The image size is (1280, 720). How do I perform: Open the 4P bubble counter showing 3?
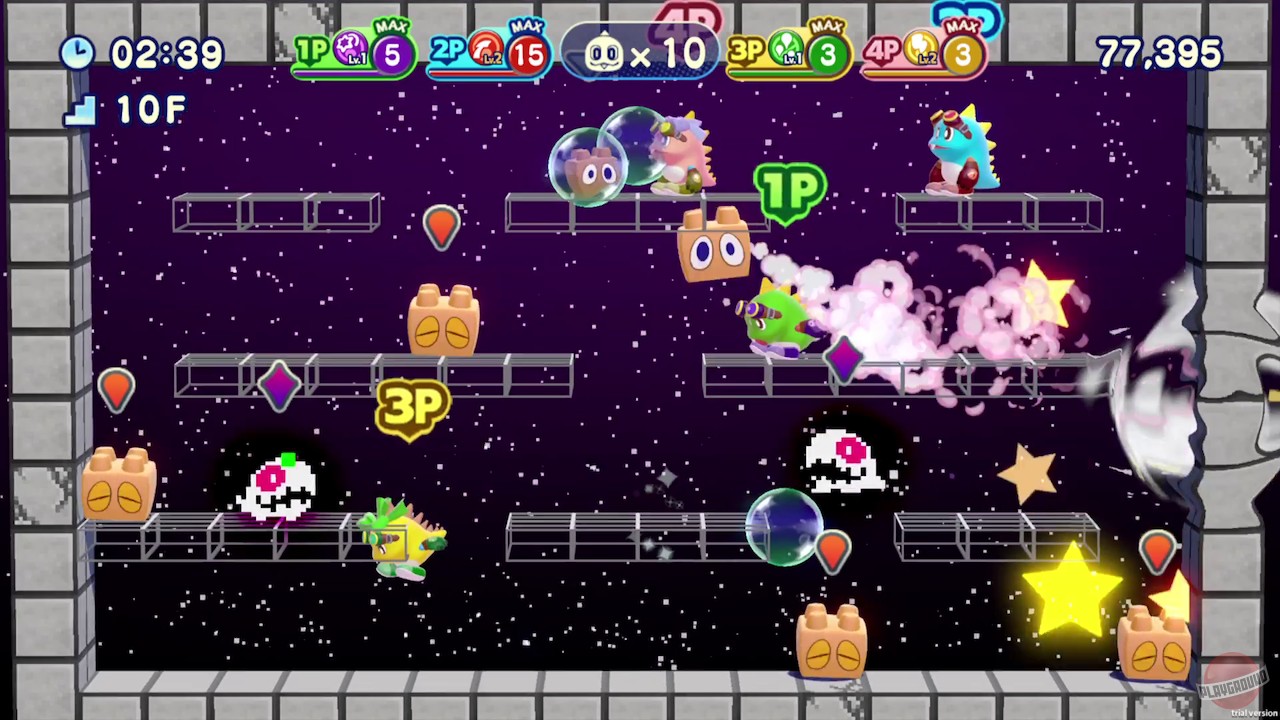[x=961, y=55]
